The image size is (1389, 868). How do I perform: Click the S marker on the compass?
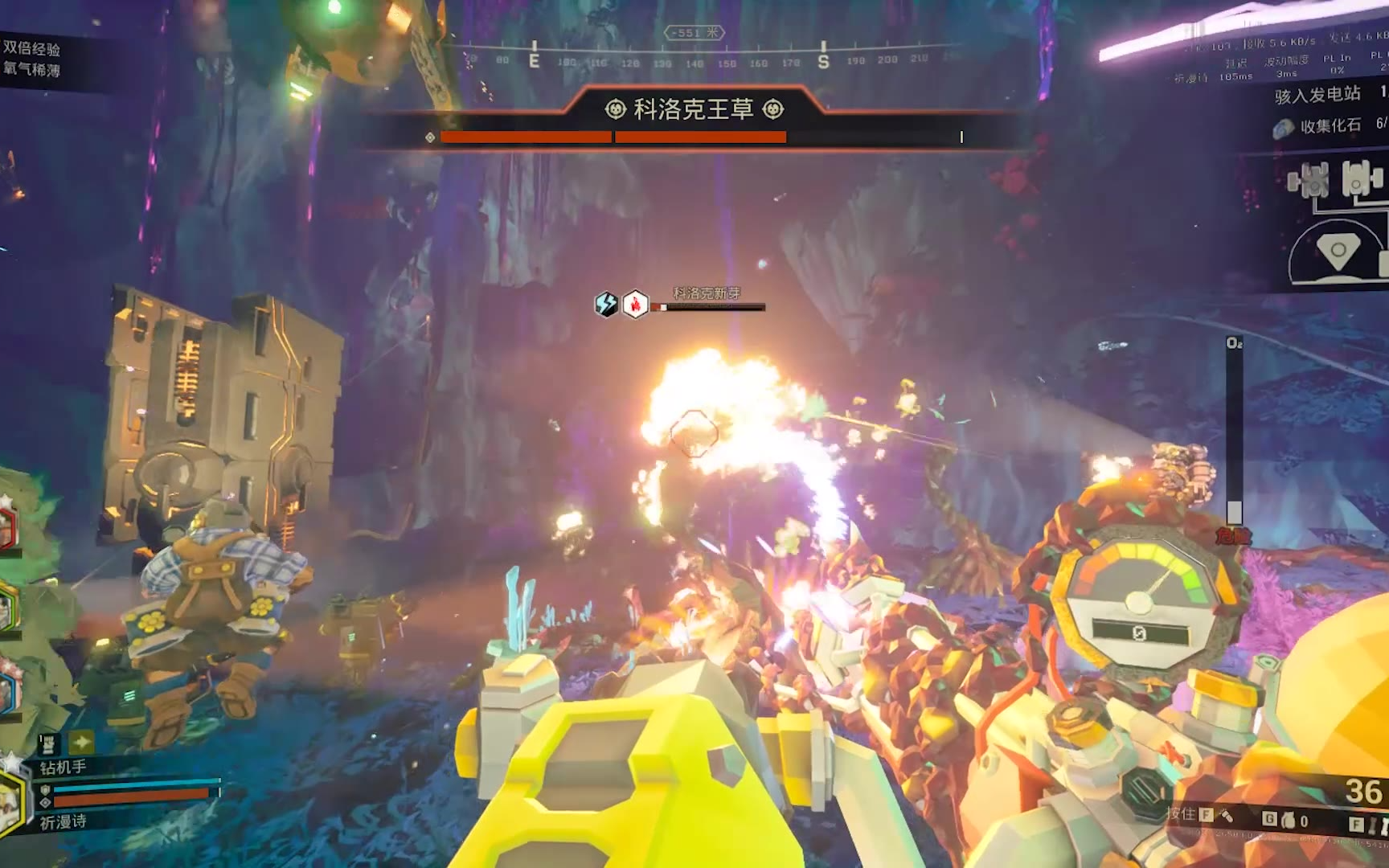[x=823, y=61]
